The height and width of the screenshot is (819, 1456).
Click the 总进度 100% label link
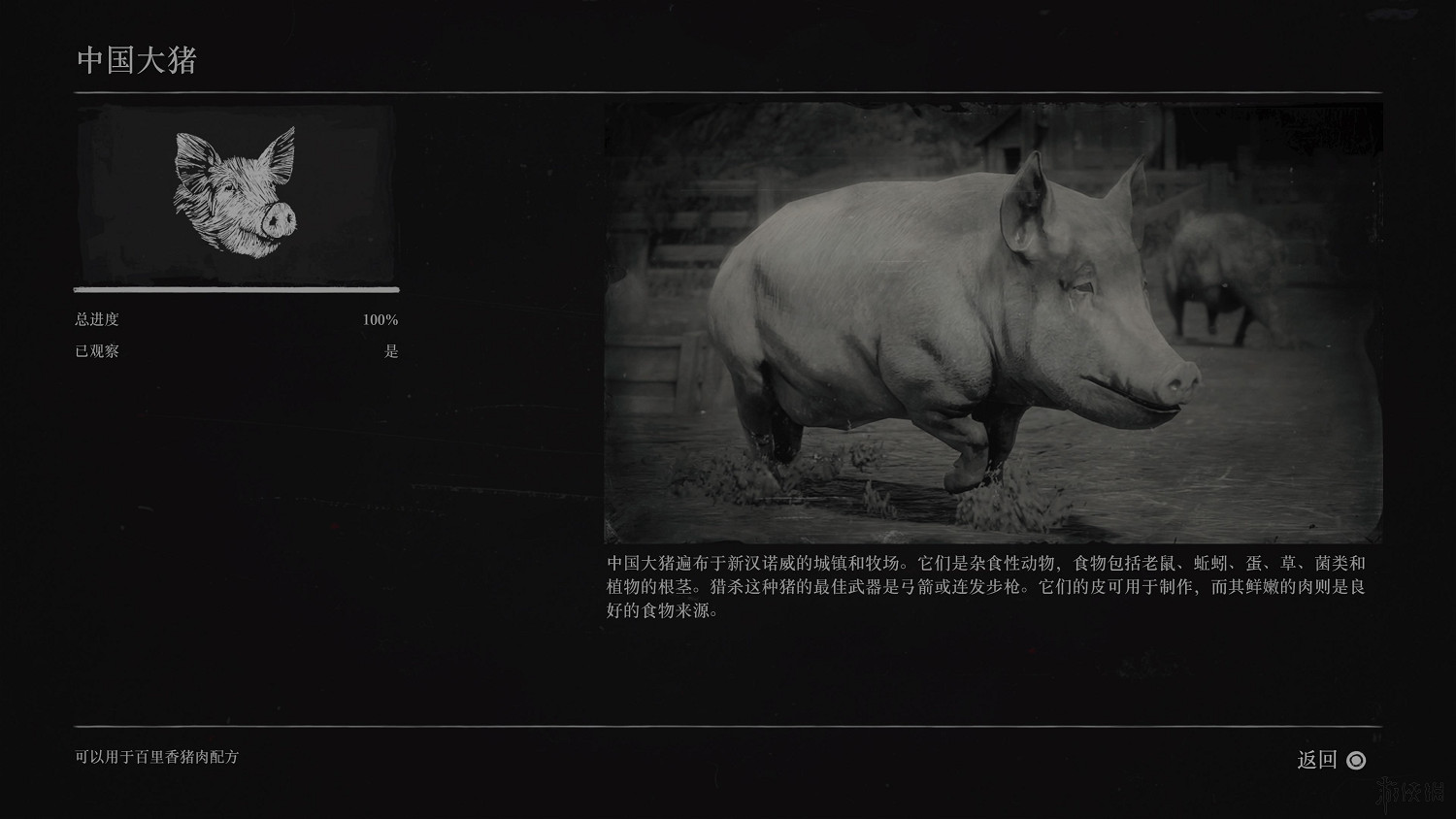379,318
